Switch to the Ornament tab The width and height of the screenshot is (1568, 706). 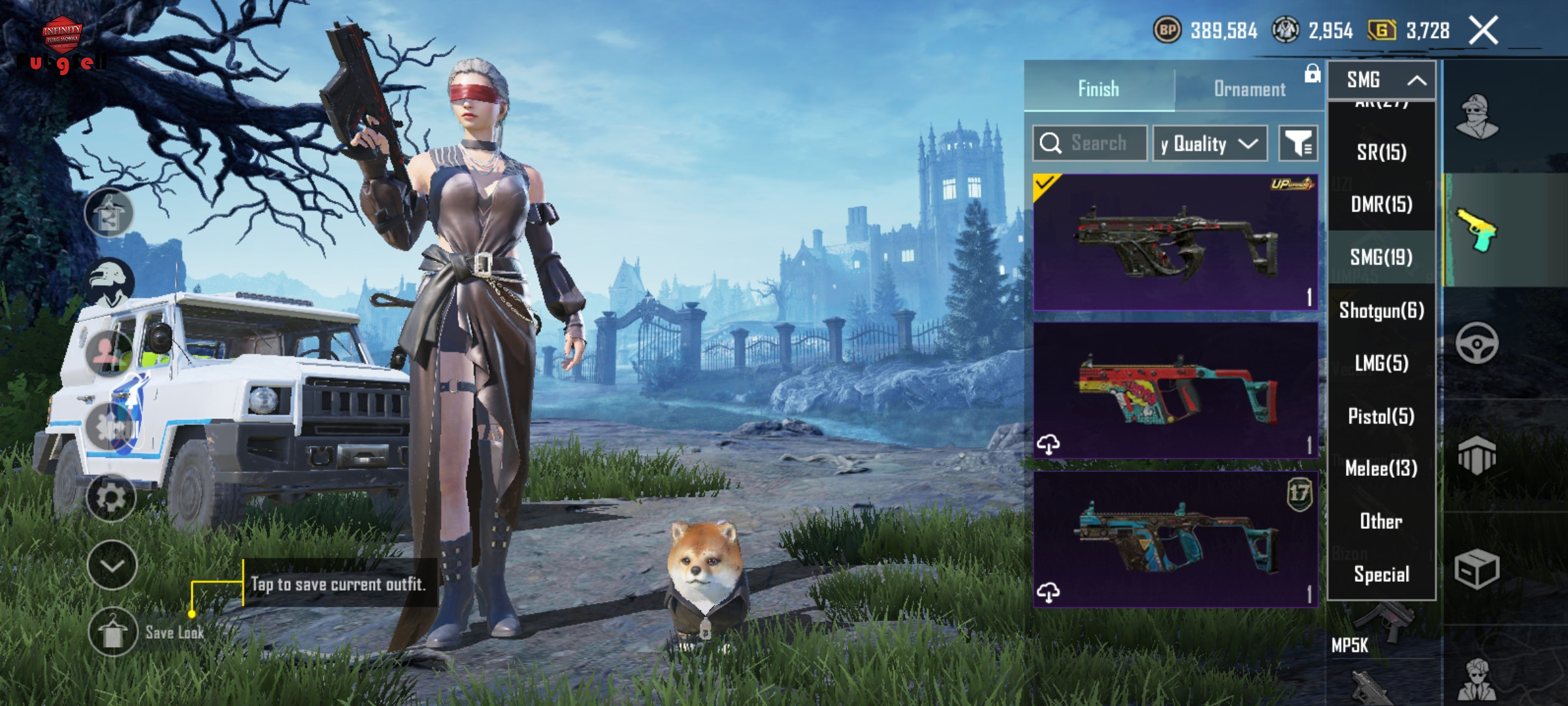coord(1249,89)
